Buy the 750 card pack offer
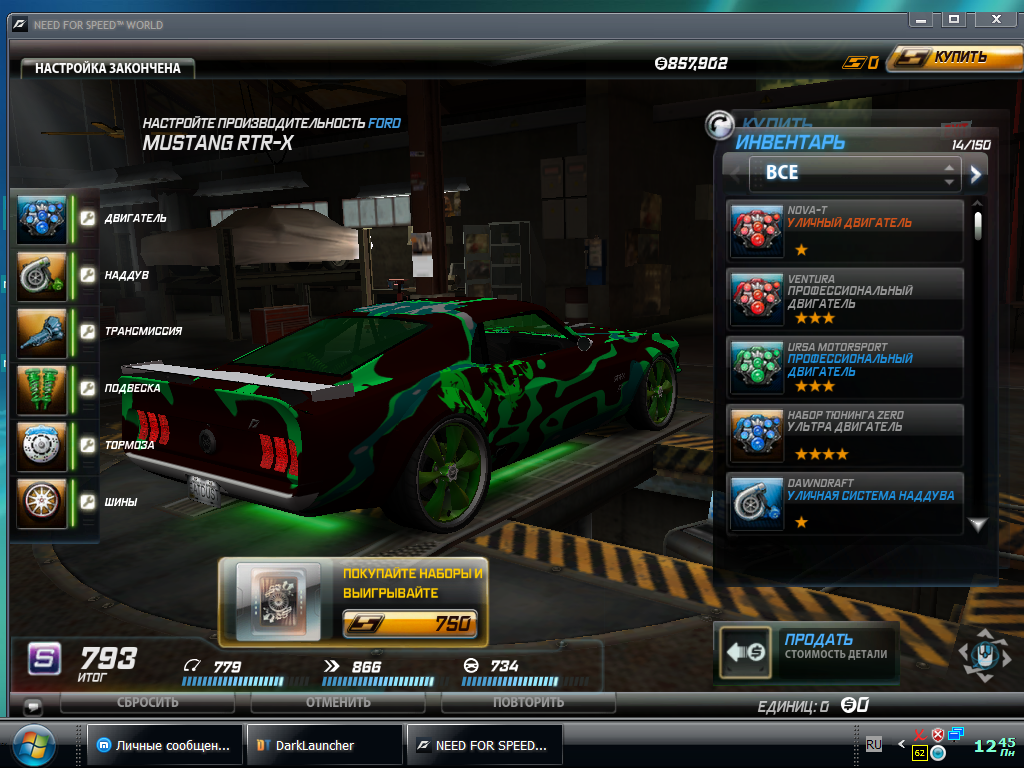 pyautogui.click(x=410, y=624)
